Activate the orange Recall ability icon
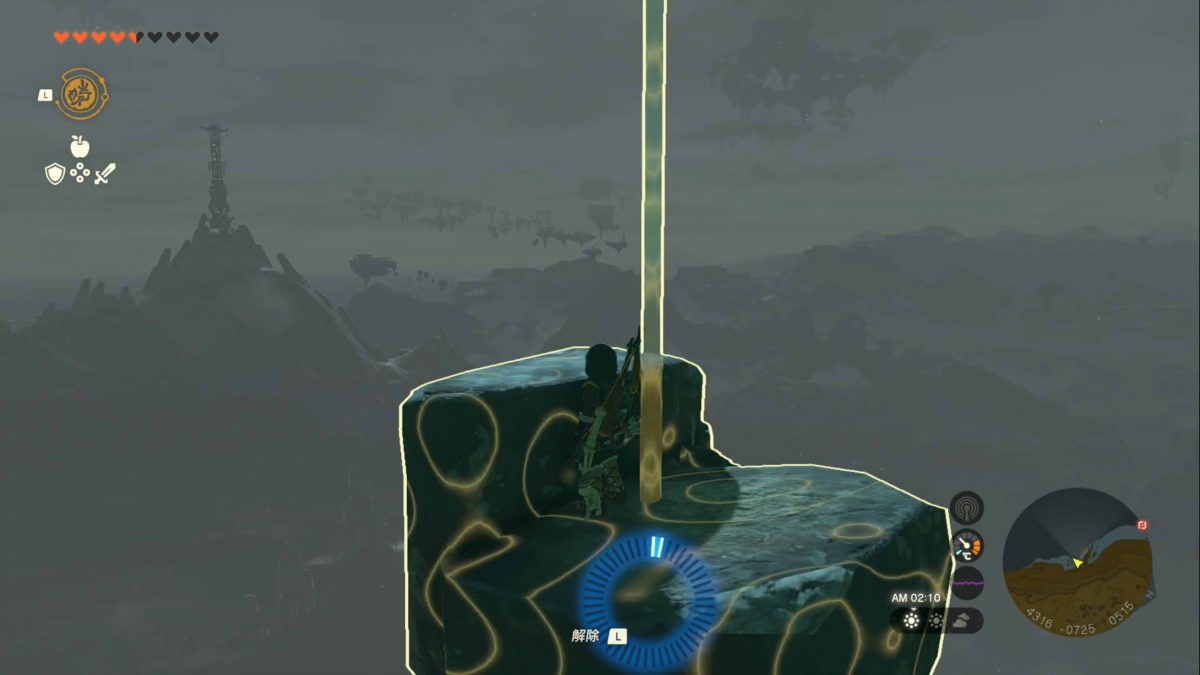Screen dimensions: 1200x675 [x=83, y=94]
